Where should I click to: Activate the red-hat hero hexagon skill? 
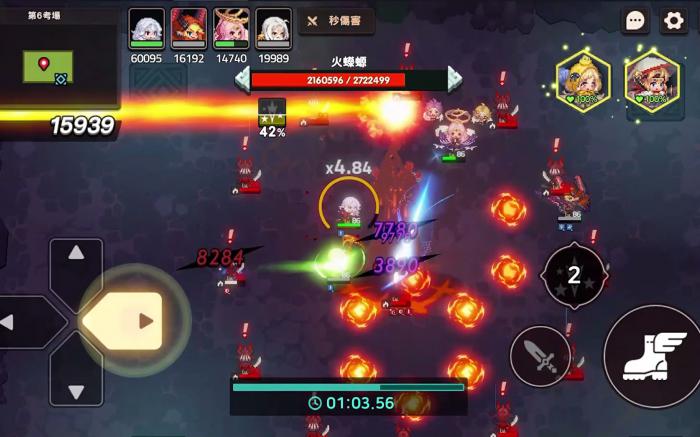(x=652, y=79)
